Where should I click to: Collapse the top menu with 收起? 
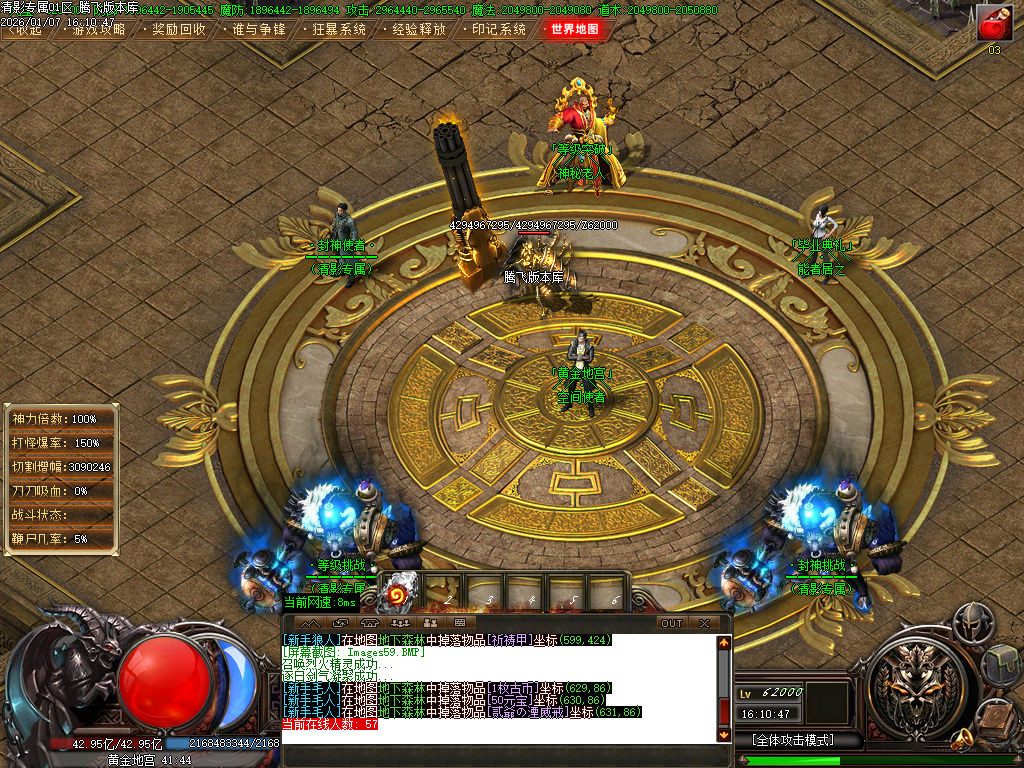tap(24, 29)
